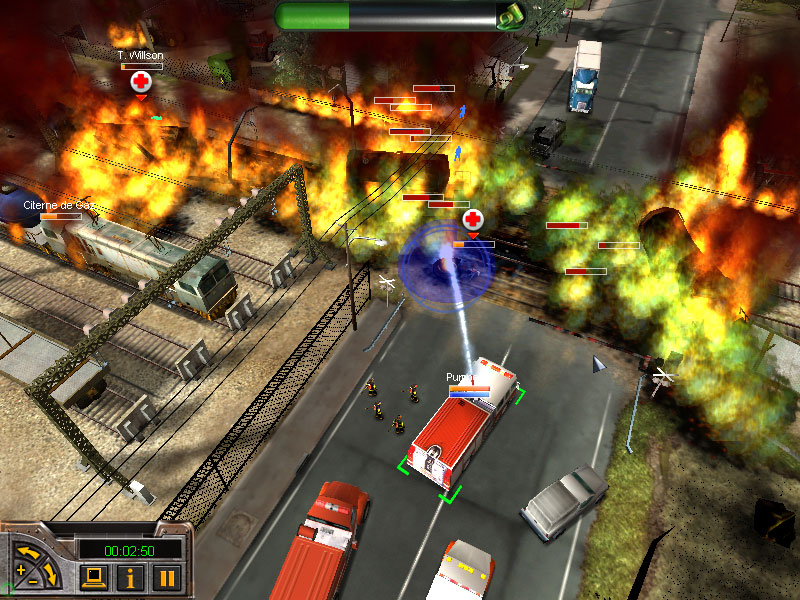The width and height of the screenshot is (800, 600).
Task: Open the mission info panel
Action: point(131,577)
